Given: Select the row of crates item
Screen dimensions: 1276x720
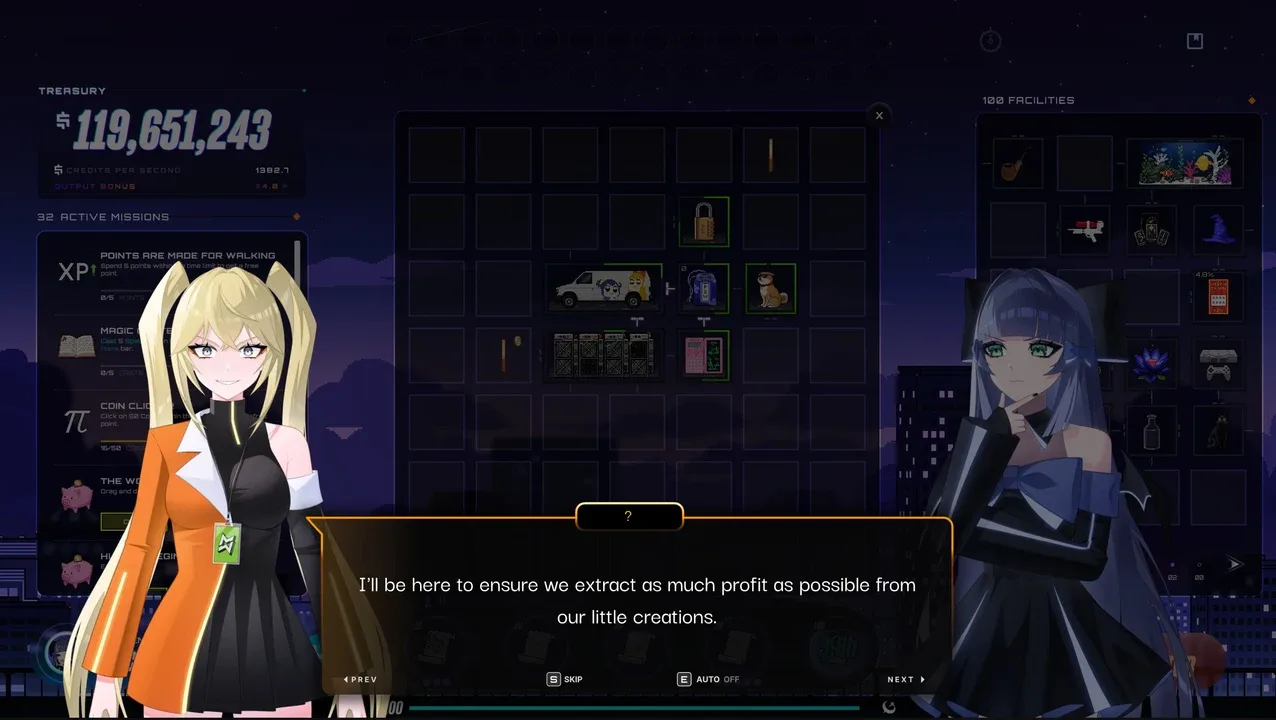Looking at the screenshot, I should click(602, 355).
